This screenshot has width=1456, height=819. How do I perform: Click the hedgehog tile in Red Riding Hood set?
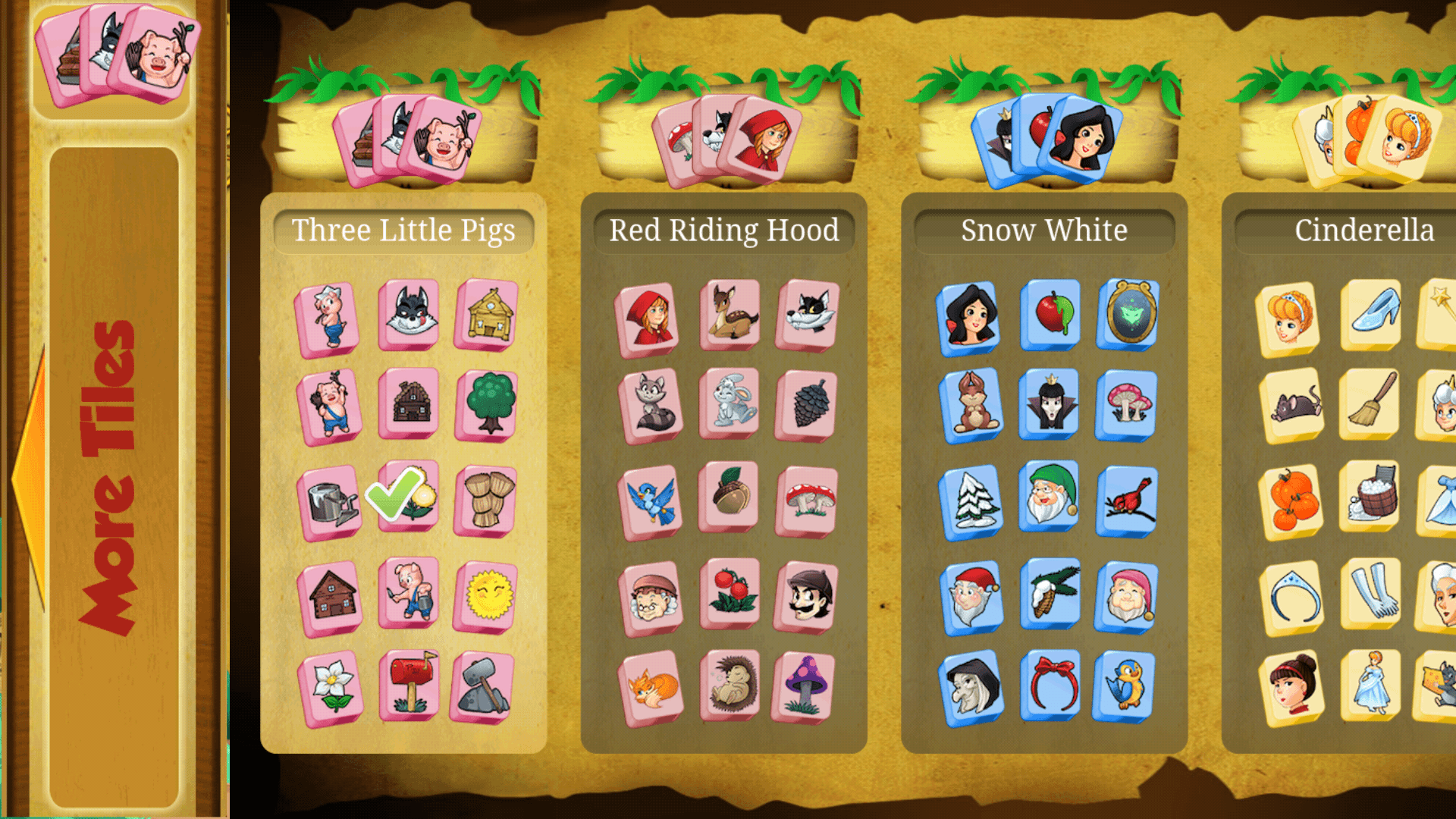coord(729,686)
